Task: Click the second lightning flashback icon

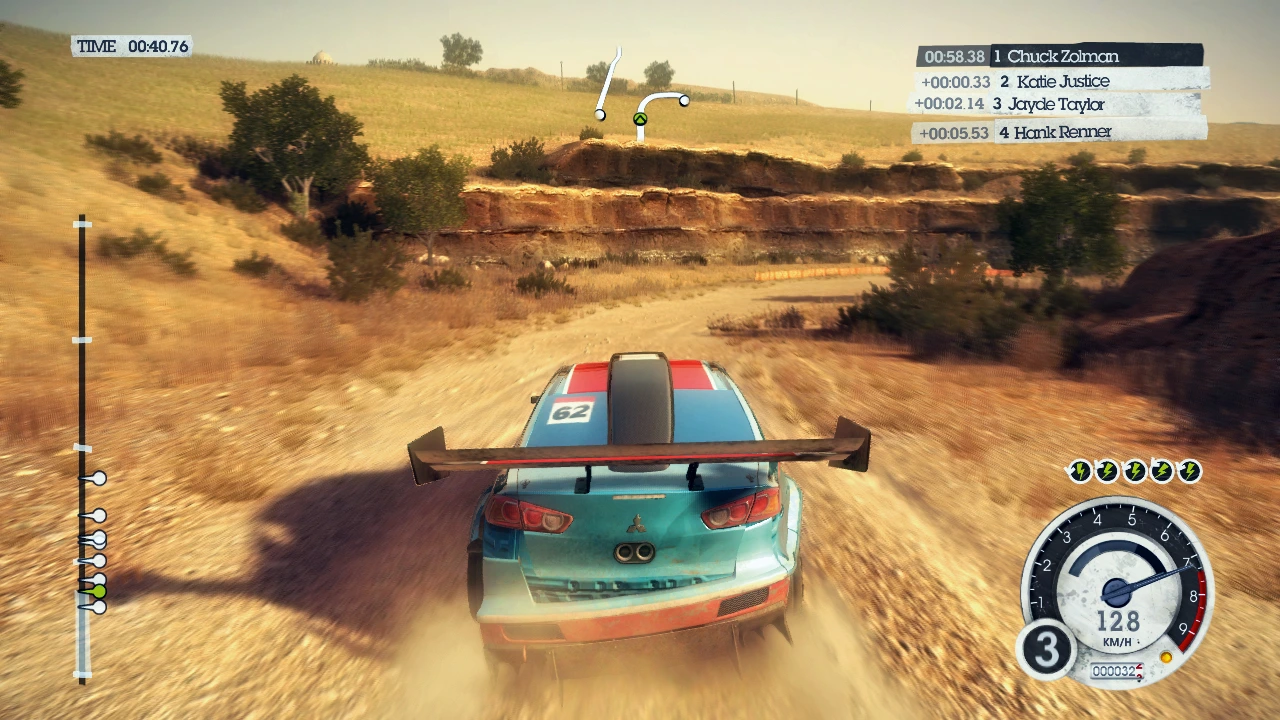Action: [x=1107, y=472]
